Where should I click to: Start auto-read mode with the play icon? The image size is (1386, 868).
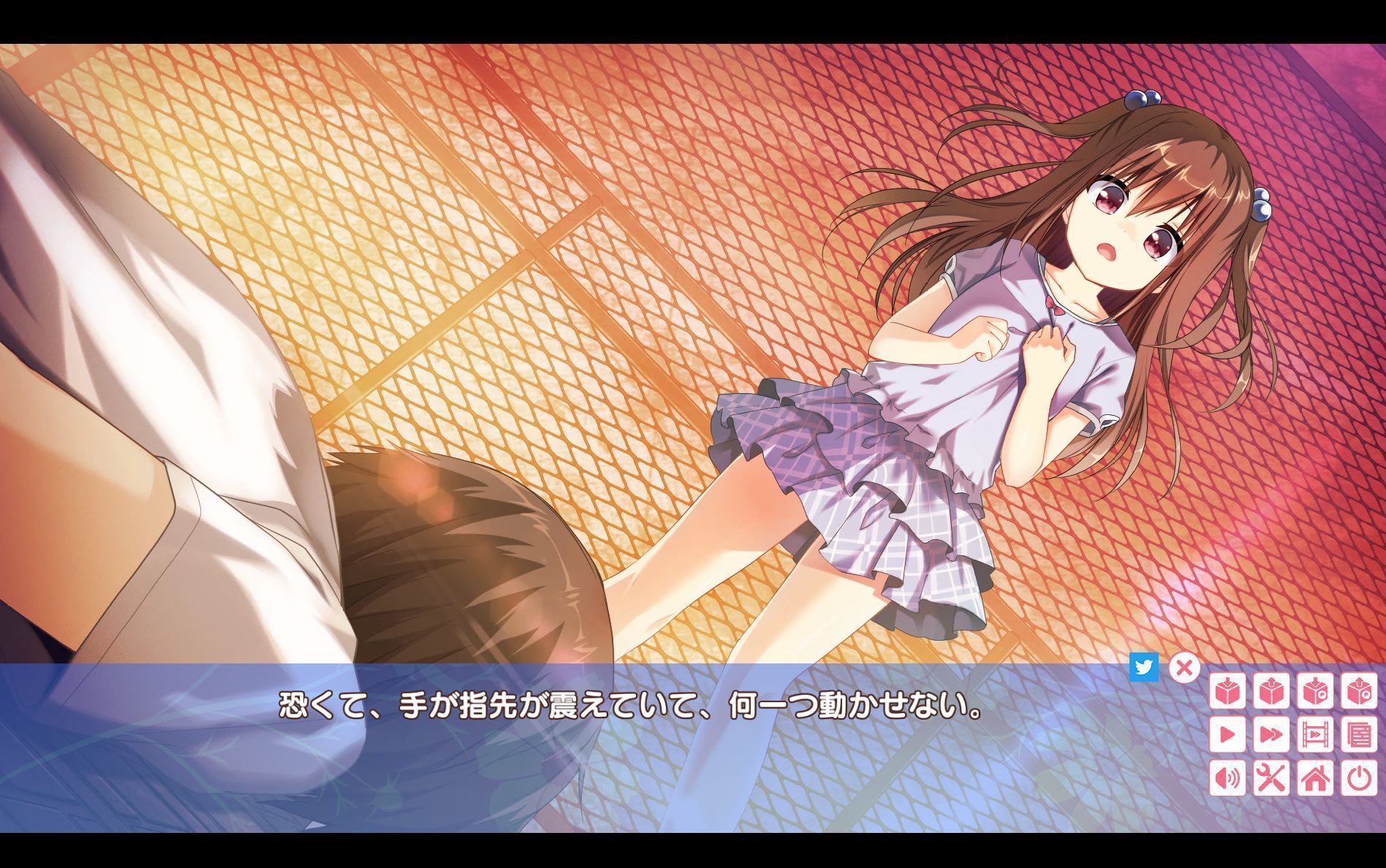click(1227, 735)
